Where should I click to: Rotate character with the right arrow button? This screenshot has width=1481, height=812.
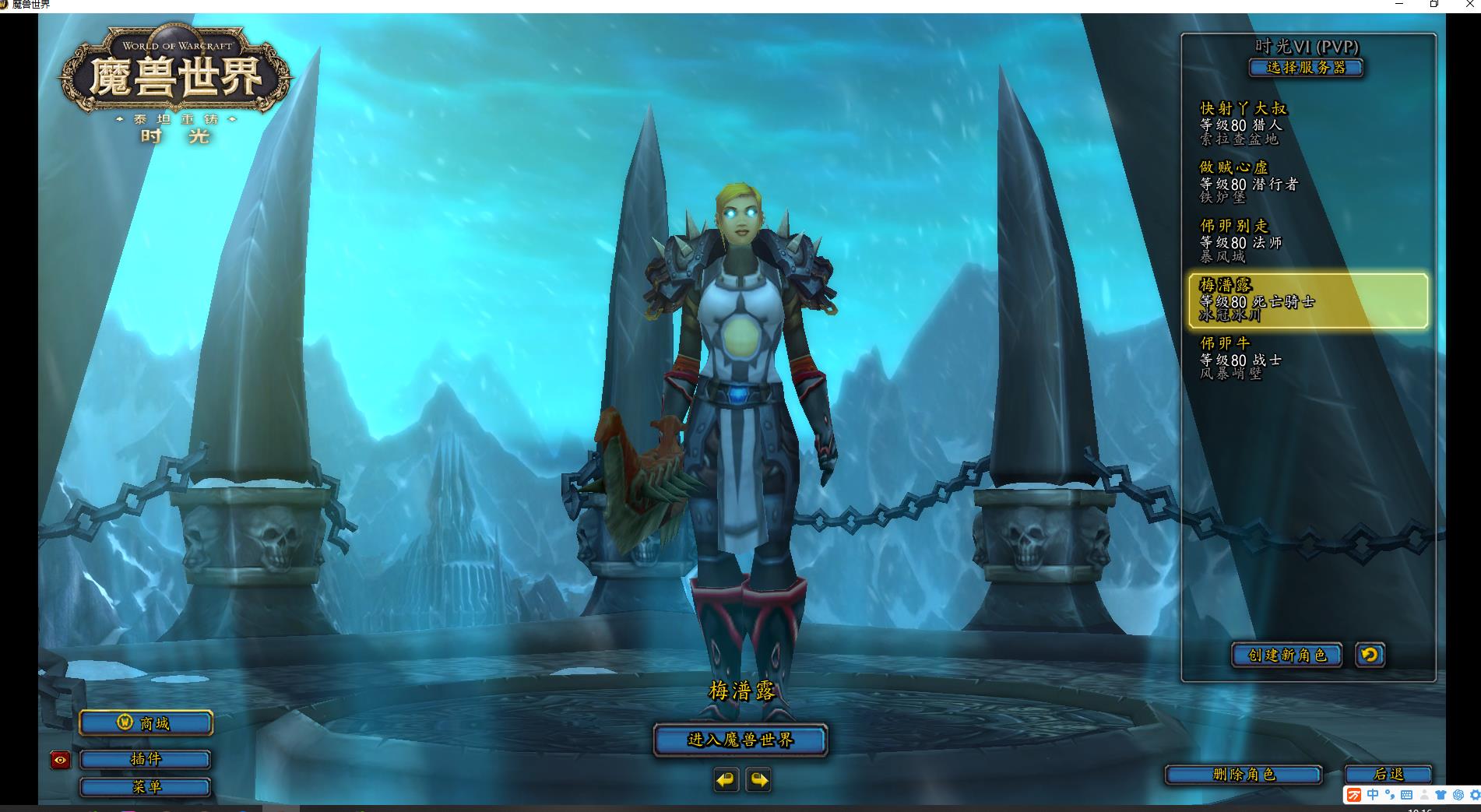point(758,779)
